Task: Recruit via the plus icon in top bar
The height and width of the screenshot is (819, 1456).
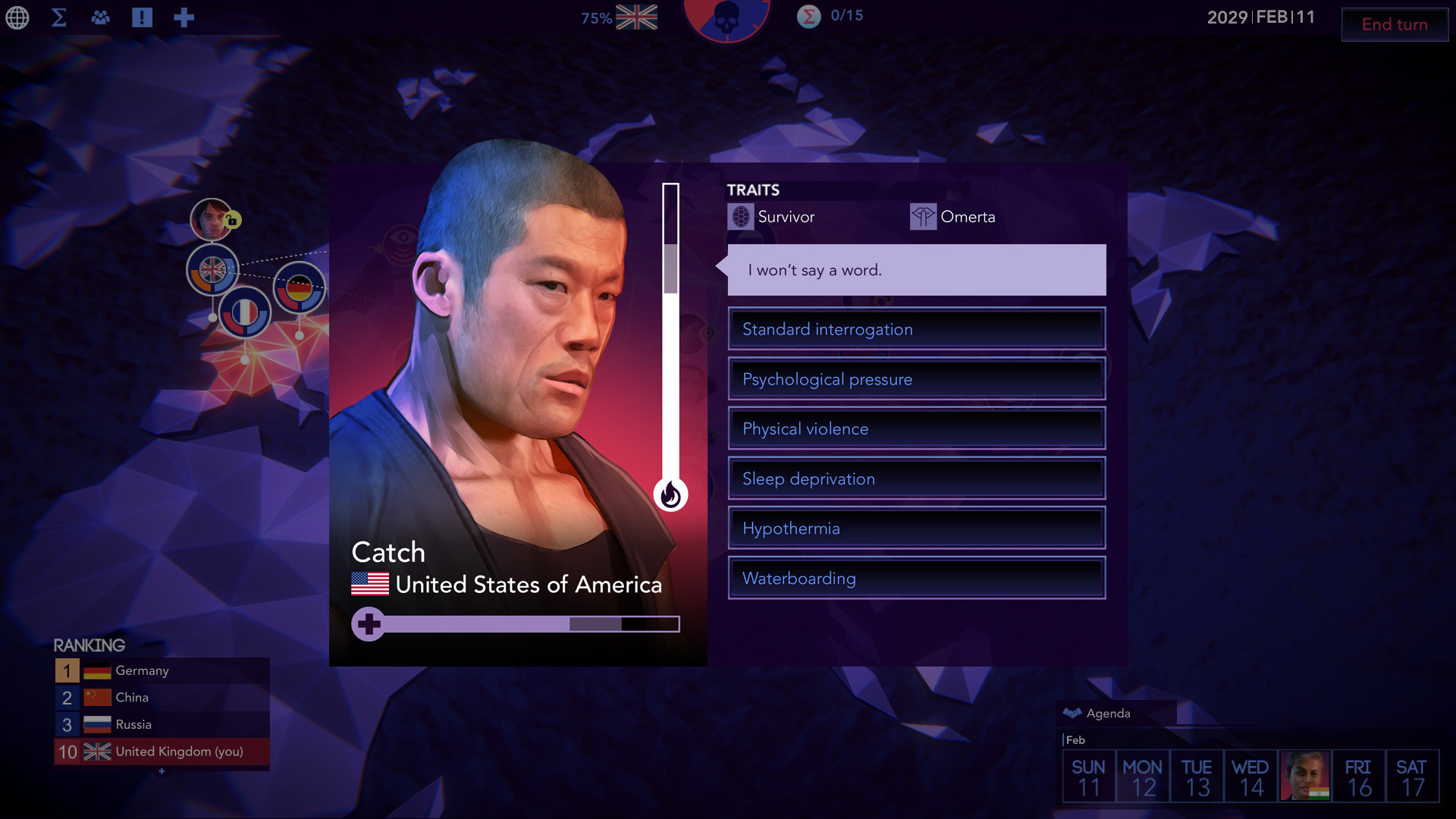Action: tap(183, 17)
